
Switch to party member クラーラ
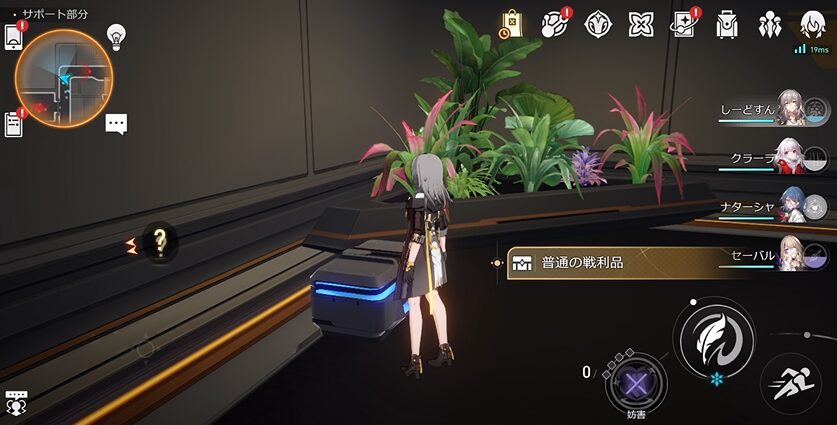coord(790,157)
